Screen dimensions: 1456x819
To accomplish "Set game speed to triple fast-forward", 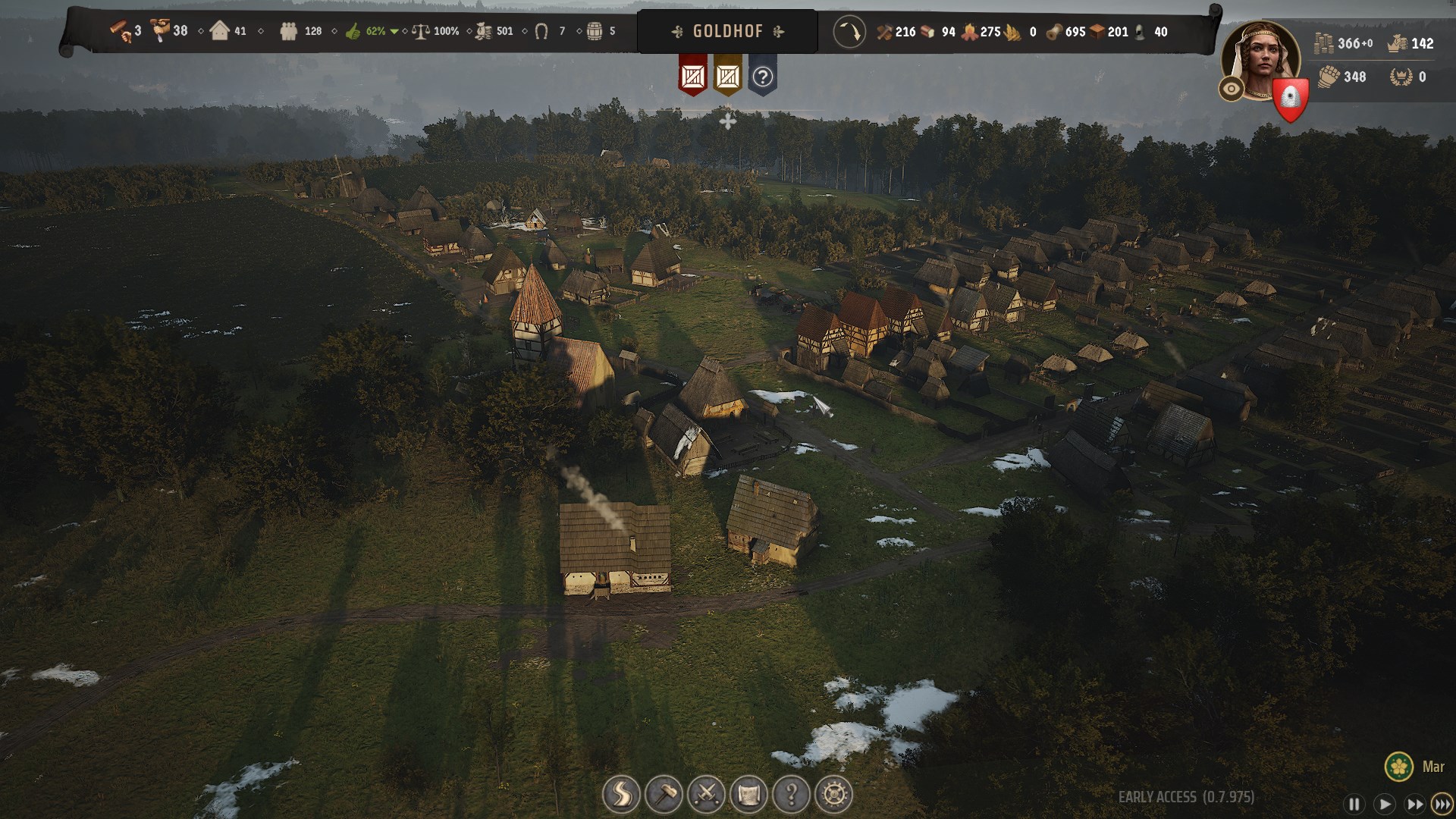I will pyautogui.click(x=1442, y=804).
